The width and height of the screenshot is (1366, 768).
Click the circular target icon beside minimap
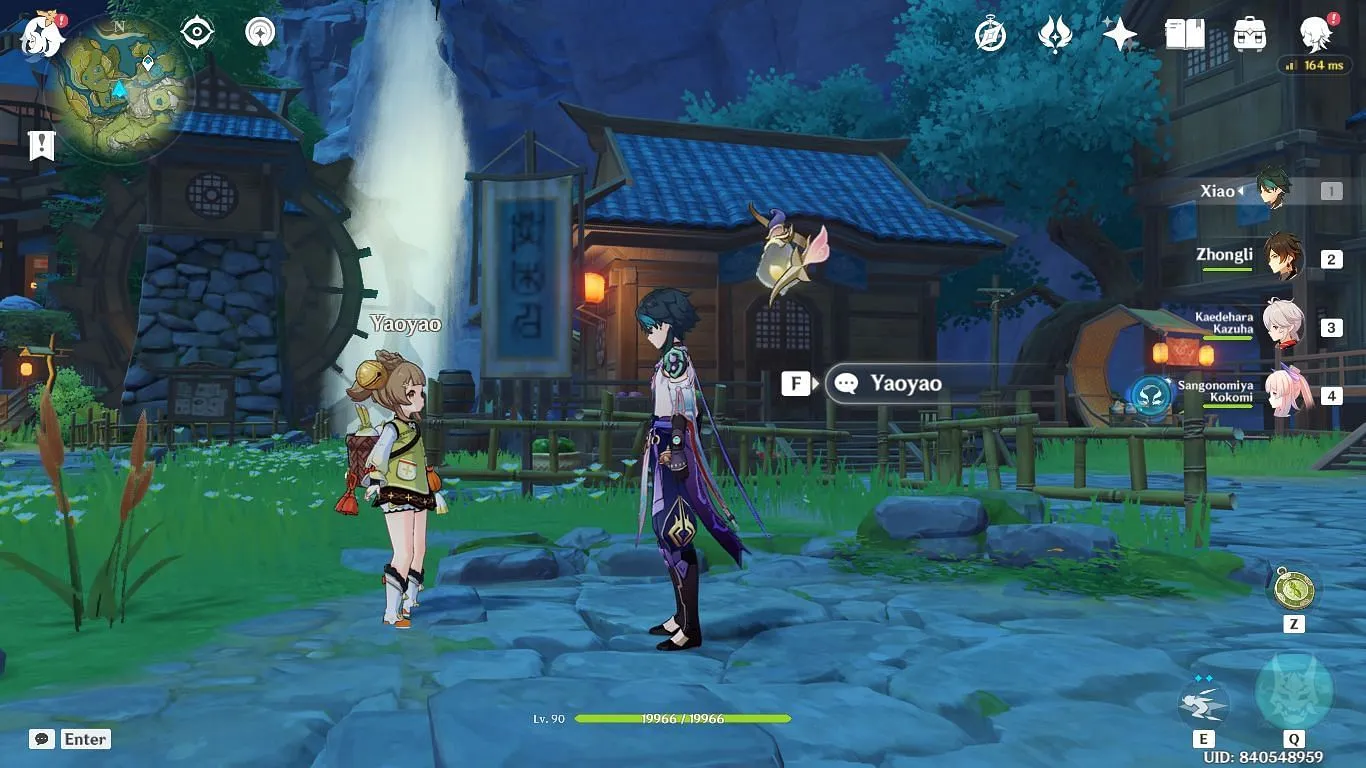click(x=261, y=32)
